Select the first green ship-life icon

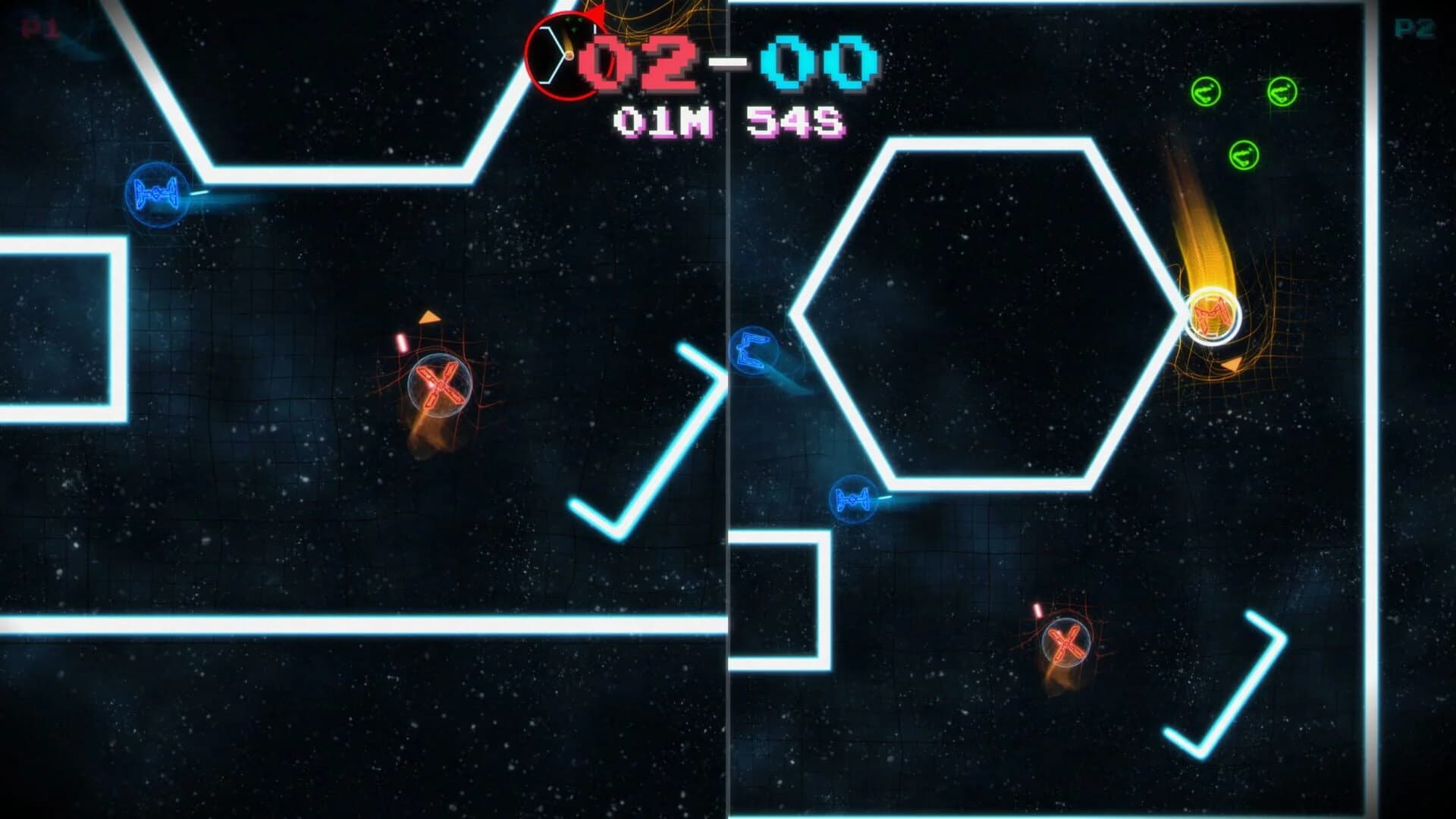1207,93
